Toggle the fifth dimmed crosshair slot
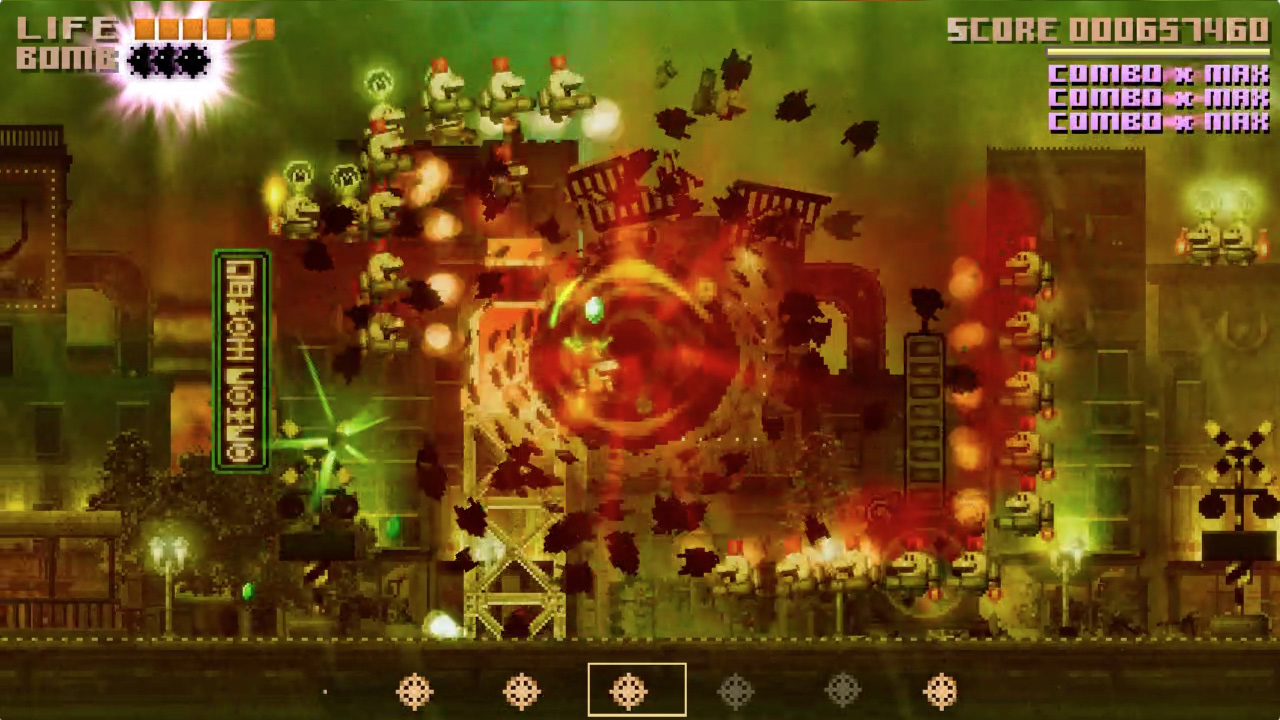This screenshot has width=1280, height=720. tap(843, 690)
